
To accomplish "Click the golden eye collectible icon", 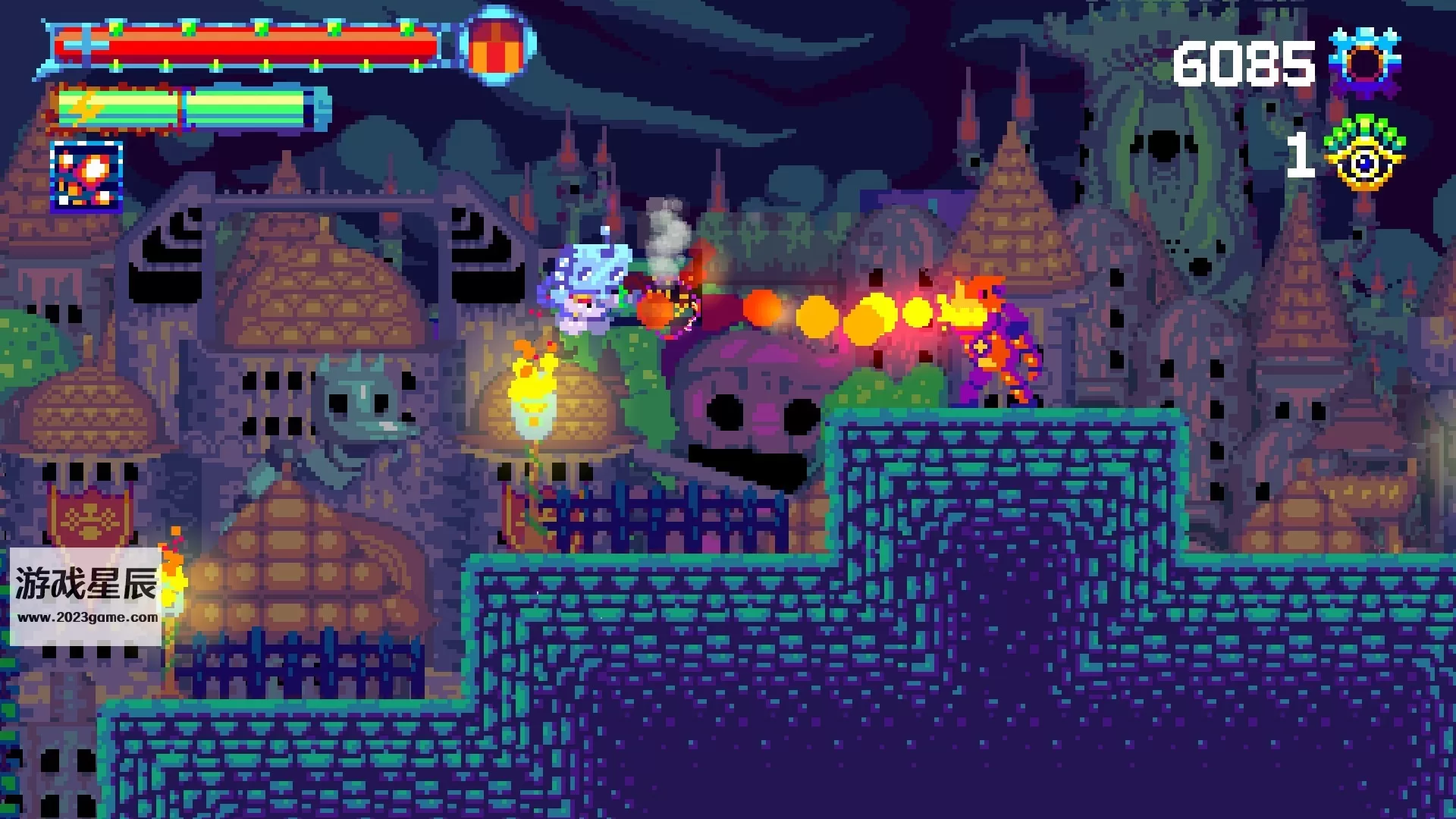I will coord(1363,155).
